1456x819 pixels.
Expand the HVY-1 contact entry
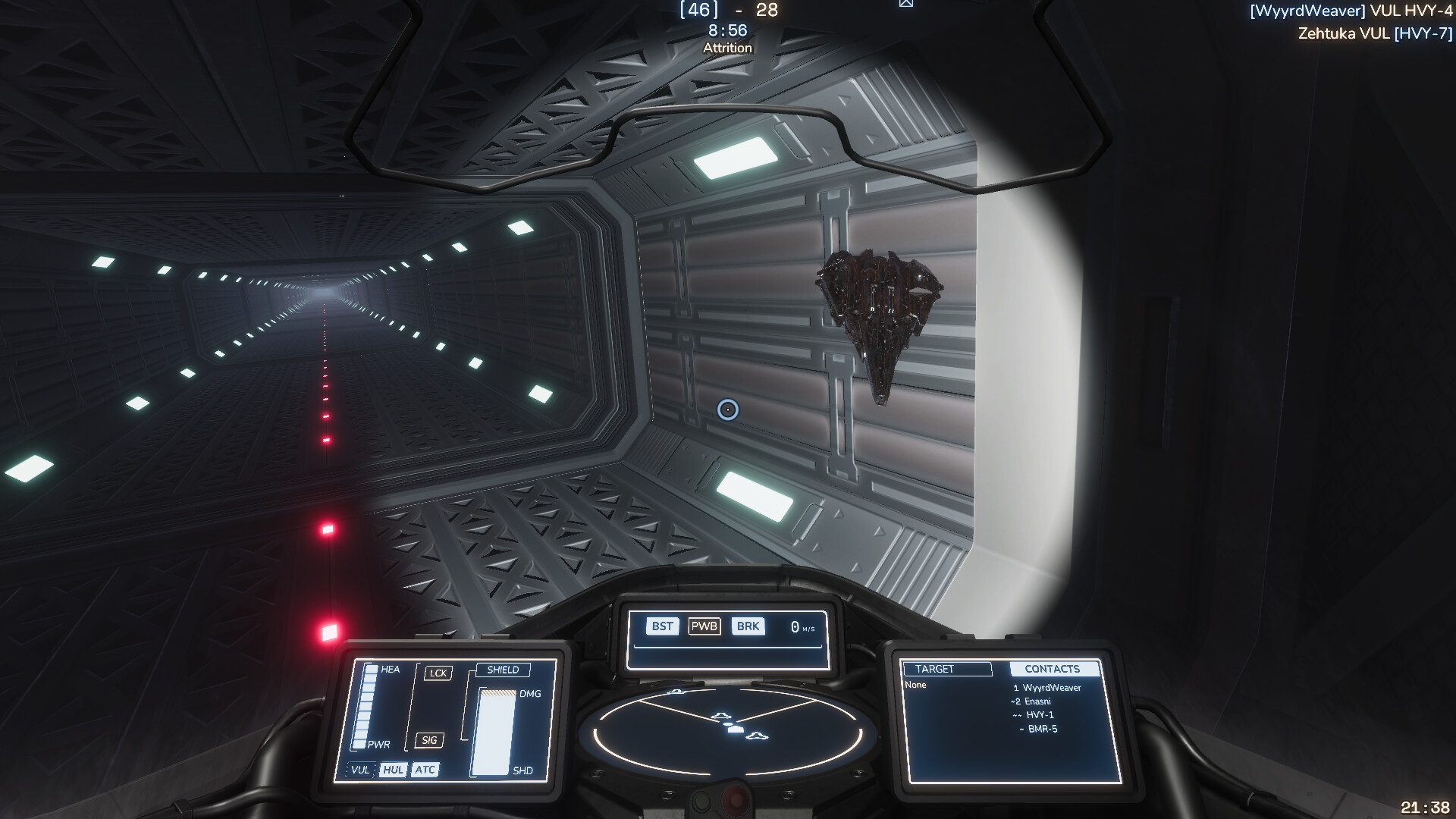point(1041,714)
